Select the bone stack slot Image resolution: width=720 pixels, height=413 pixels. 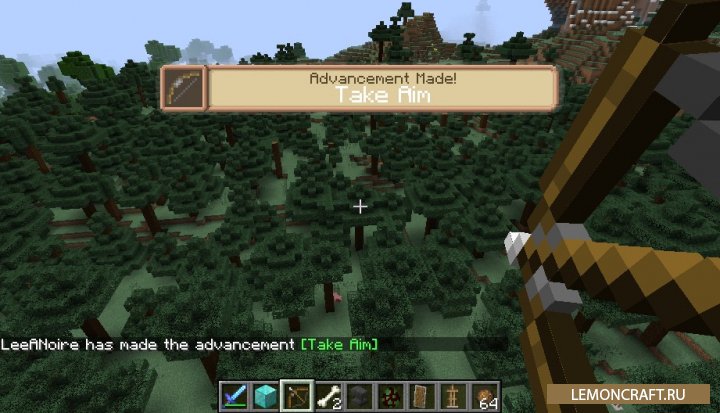coord(328,396)
